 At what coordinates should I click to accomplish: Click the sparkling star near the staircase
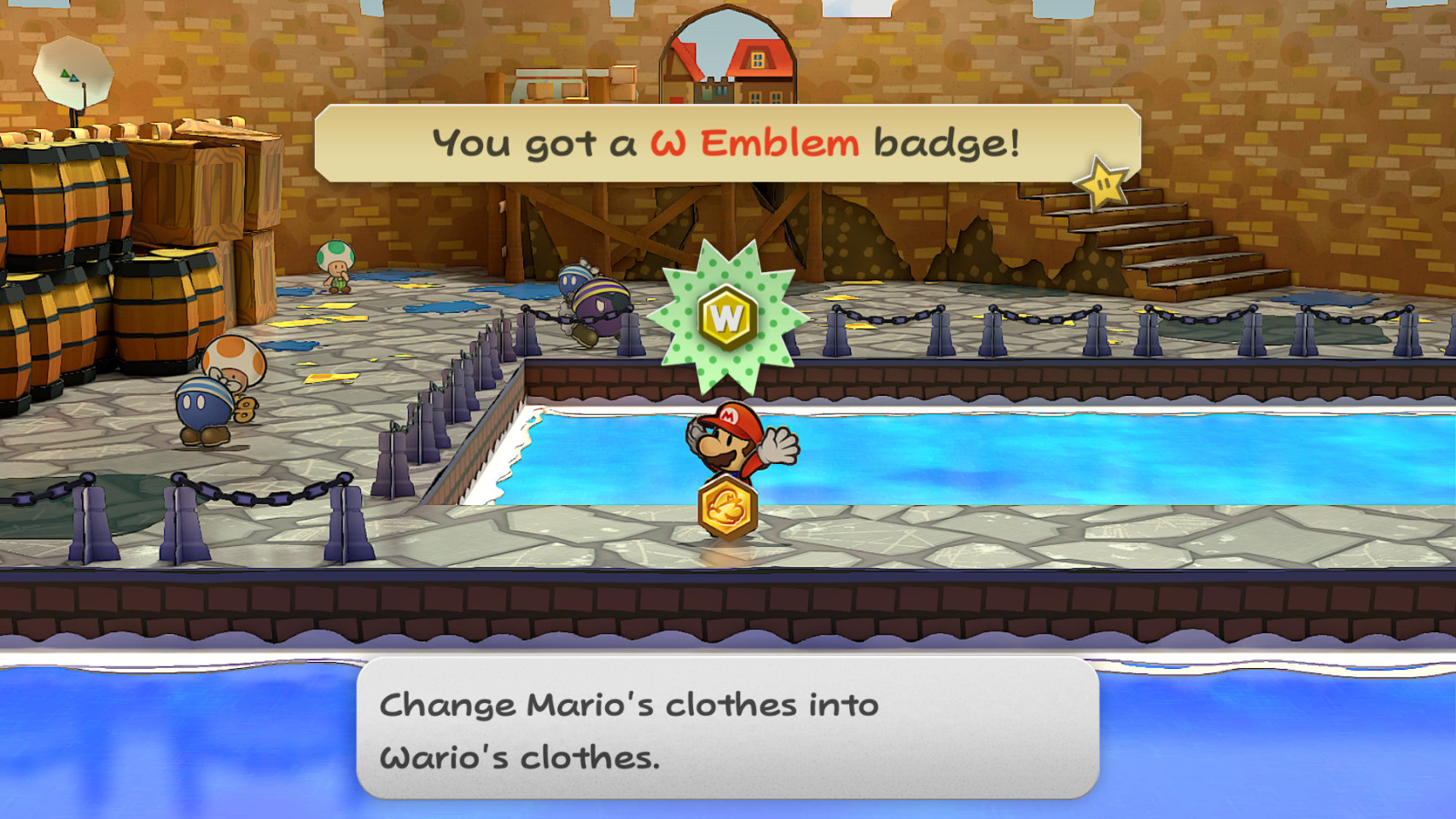1103,180
